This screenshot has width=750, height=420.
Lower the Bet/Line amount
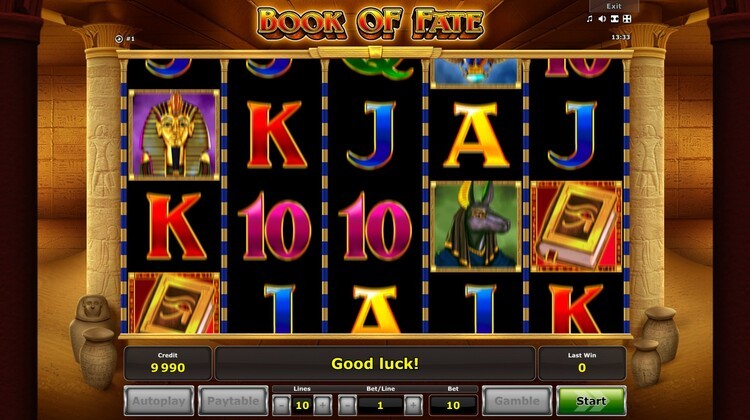point(347,405)
